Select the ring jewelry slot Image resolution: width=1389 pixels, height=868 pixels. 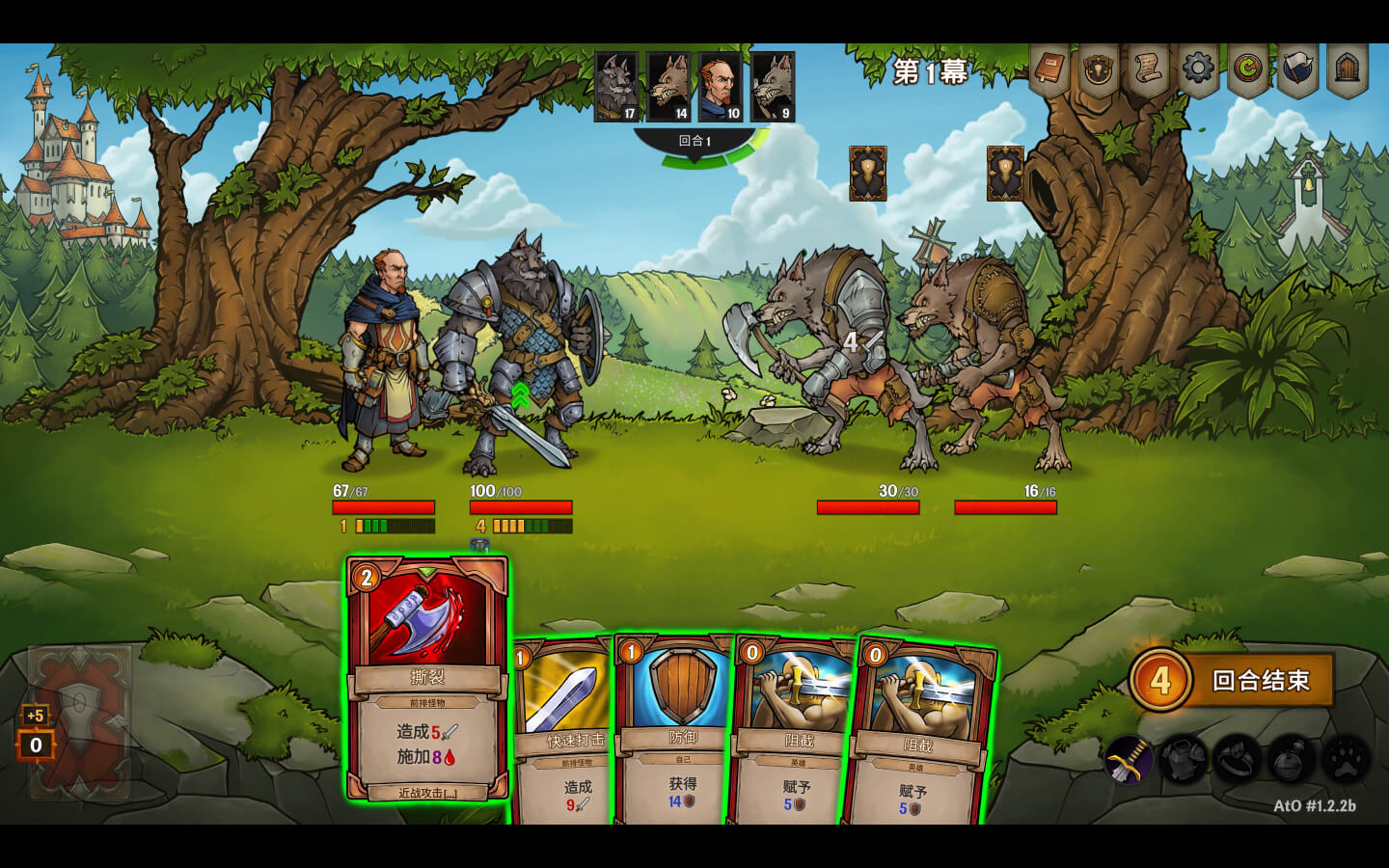pyautogui.click(x=1238, y=760)
